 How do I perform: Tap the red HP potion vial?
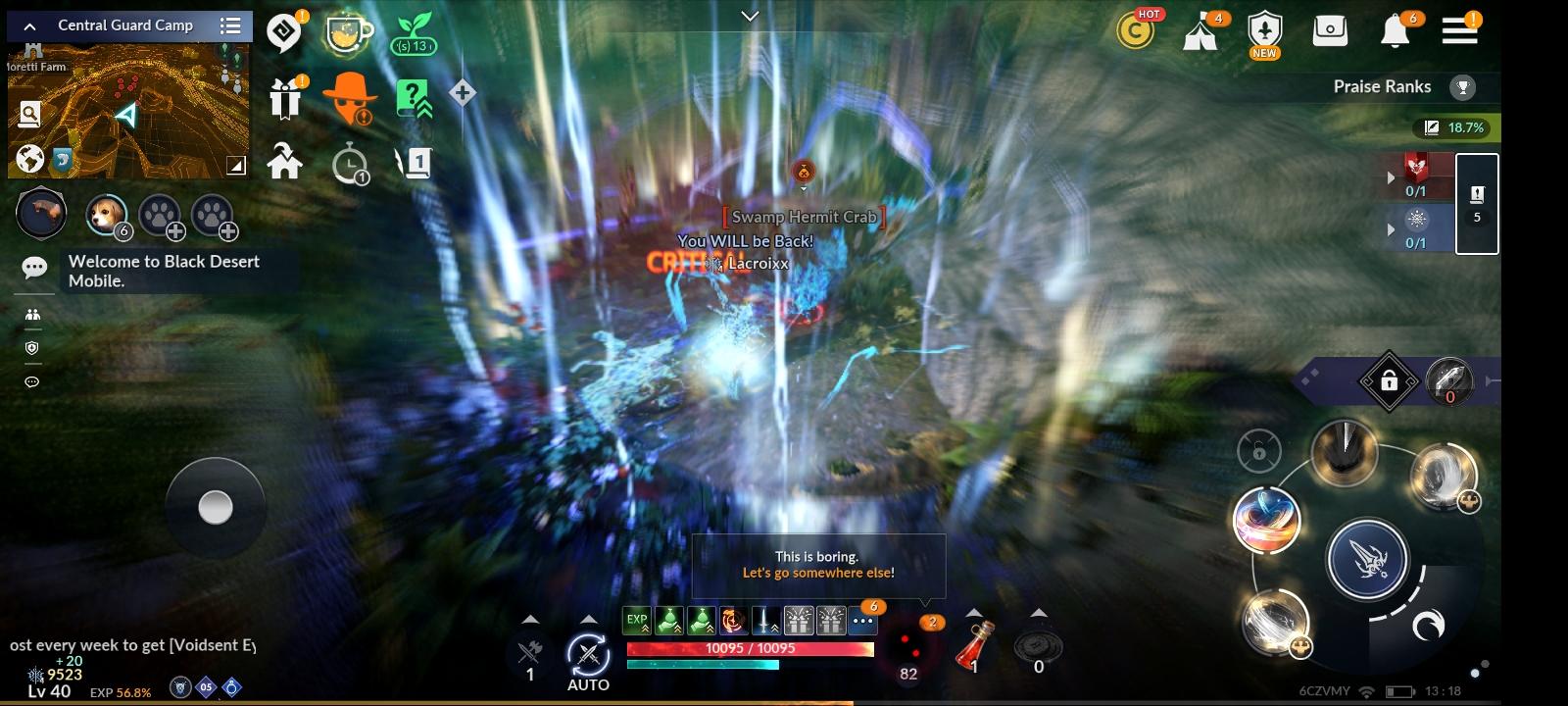point(976,645)
